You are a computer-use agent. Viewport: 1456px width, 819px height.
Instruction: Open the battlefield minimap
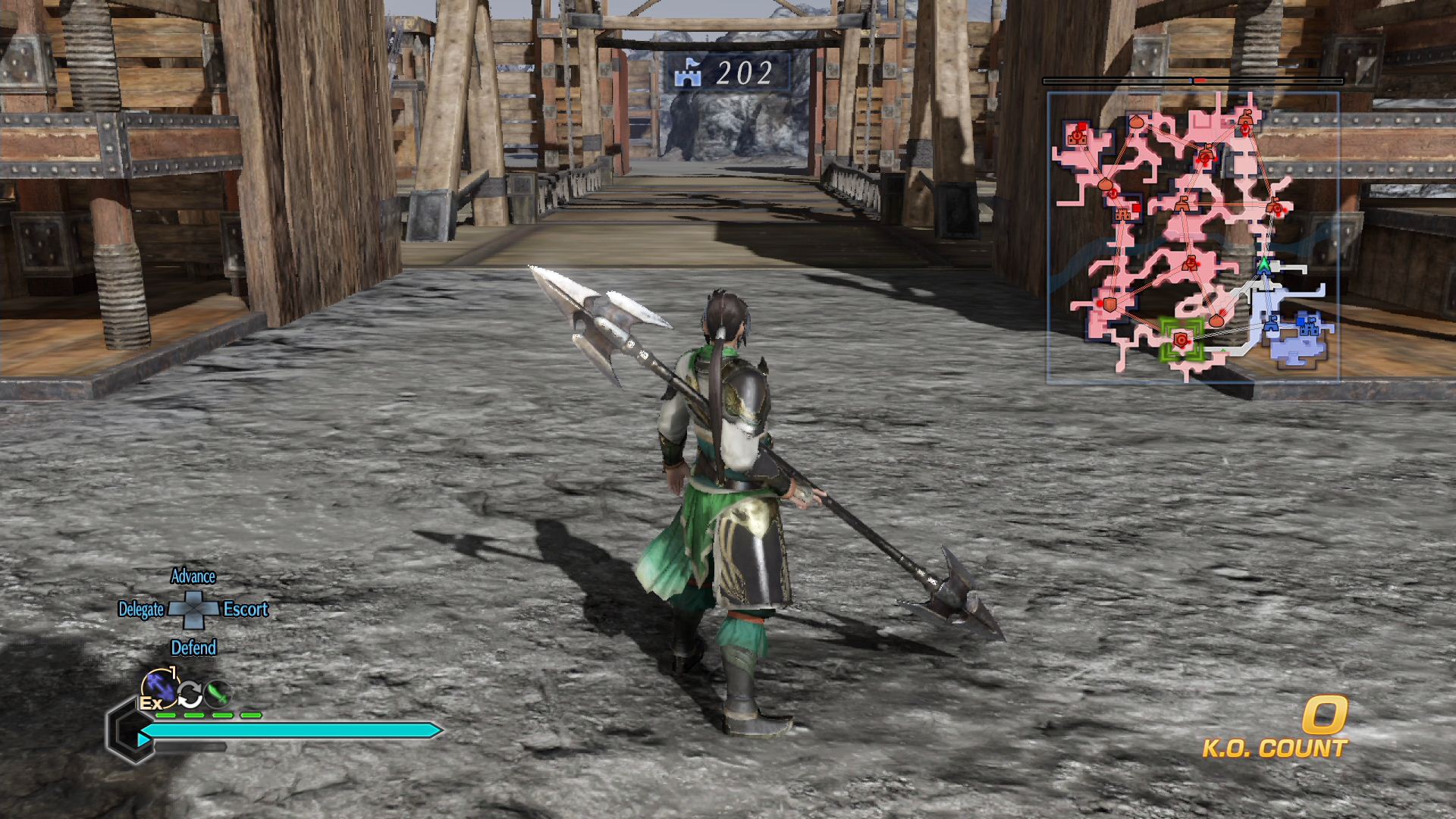1193,237
